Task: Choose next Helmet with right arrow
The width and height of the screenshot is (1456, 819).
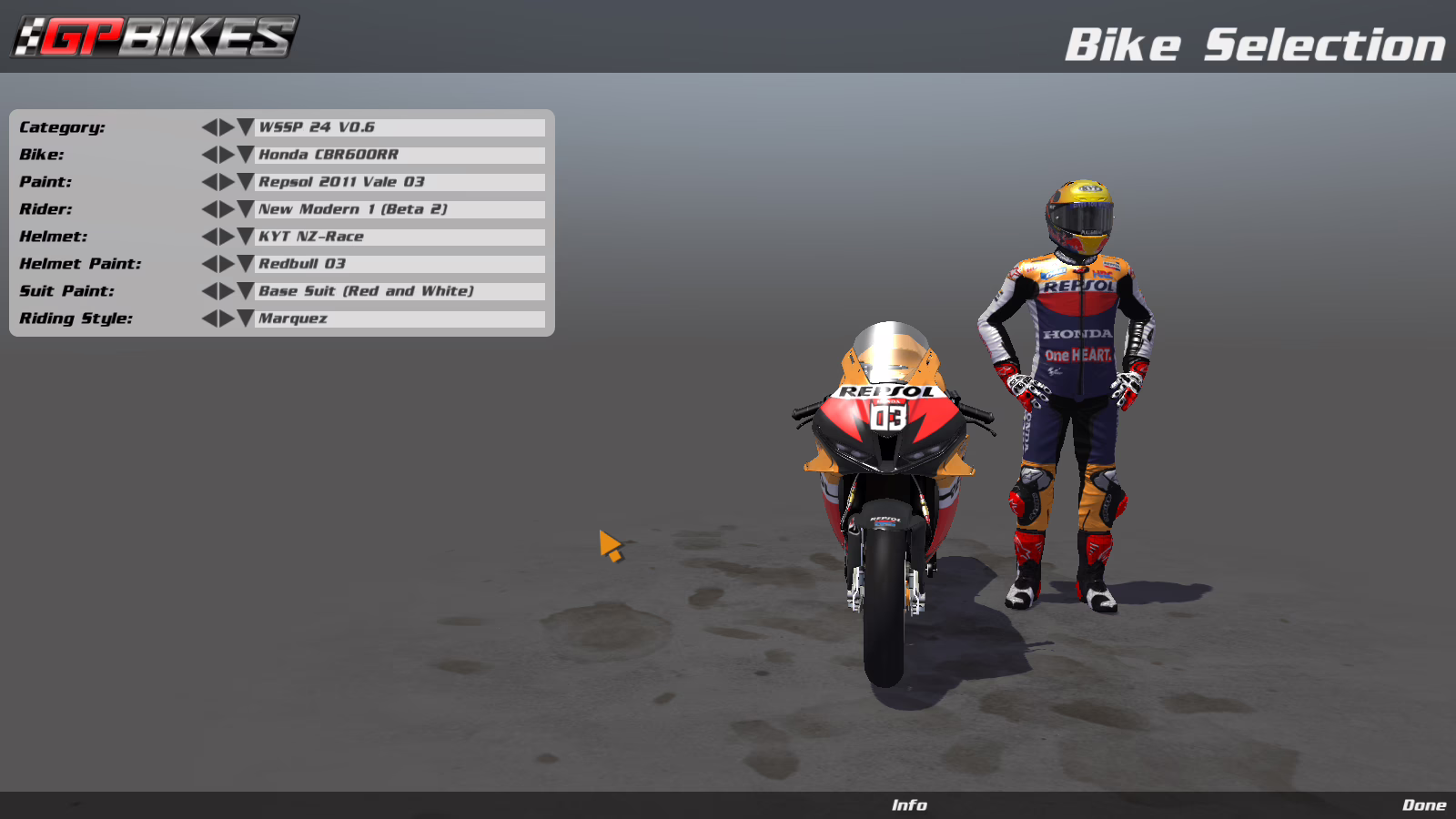Action: 227,237
